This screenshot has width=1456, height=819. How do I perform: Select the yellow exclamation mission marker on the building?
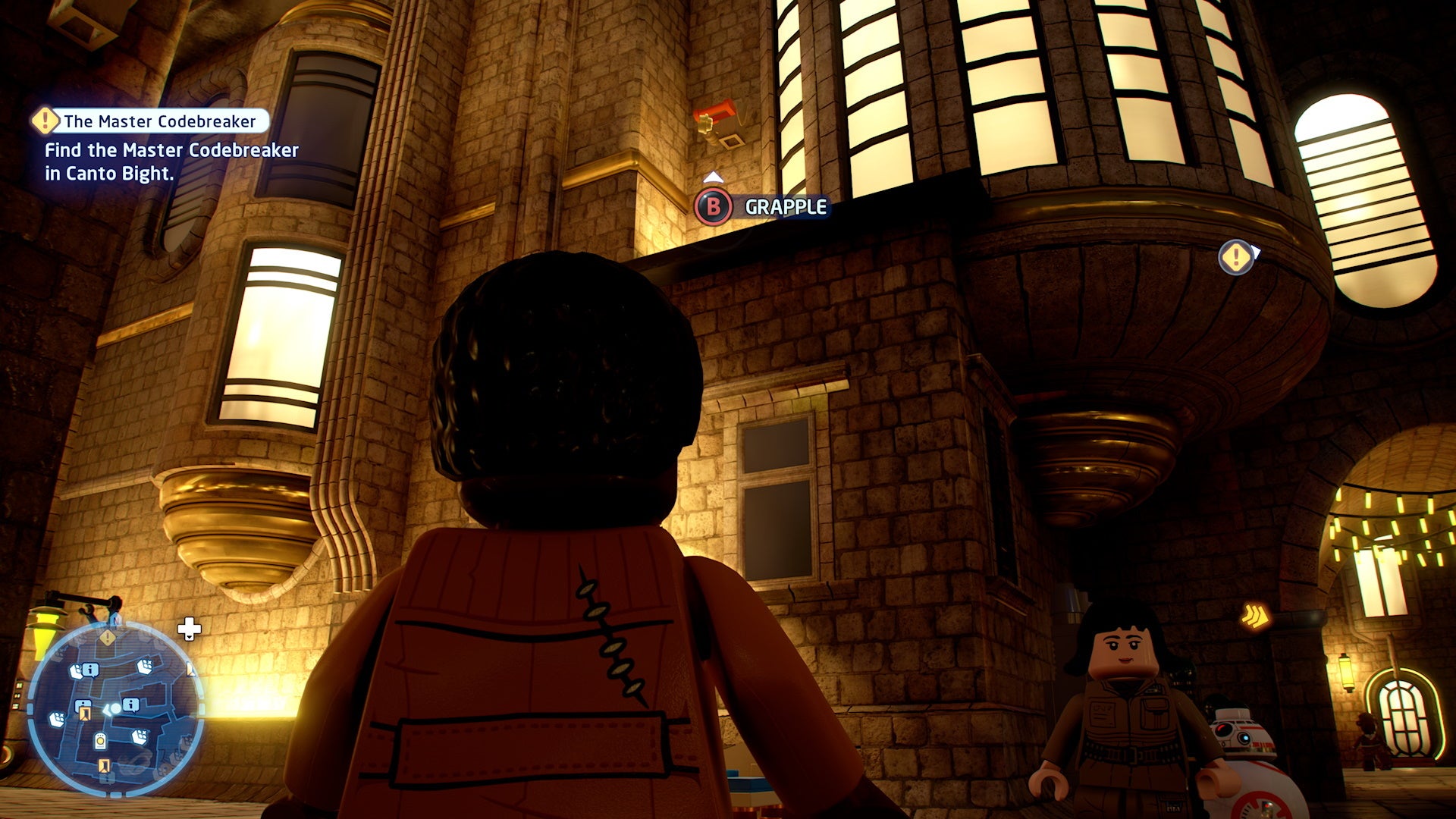tap(1235, 259)
